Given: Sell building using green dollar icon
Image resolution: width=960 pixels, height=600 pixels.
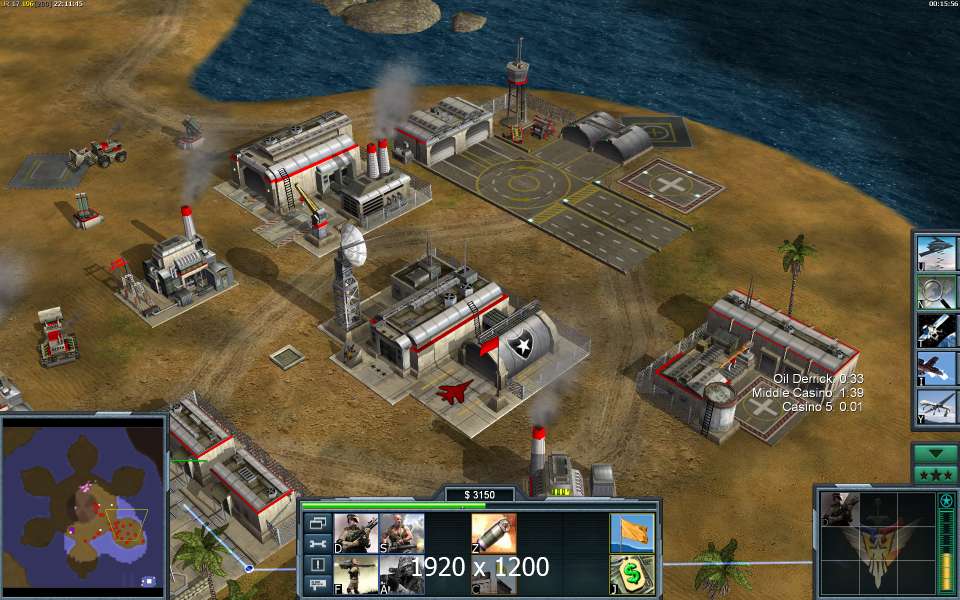Looking at the screenshot, I should pos(632,575).
